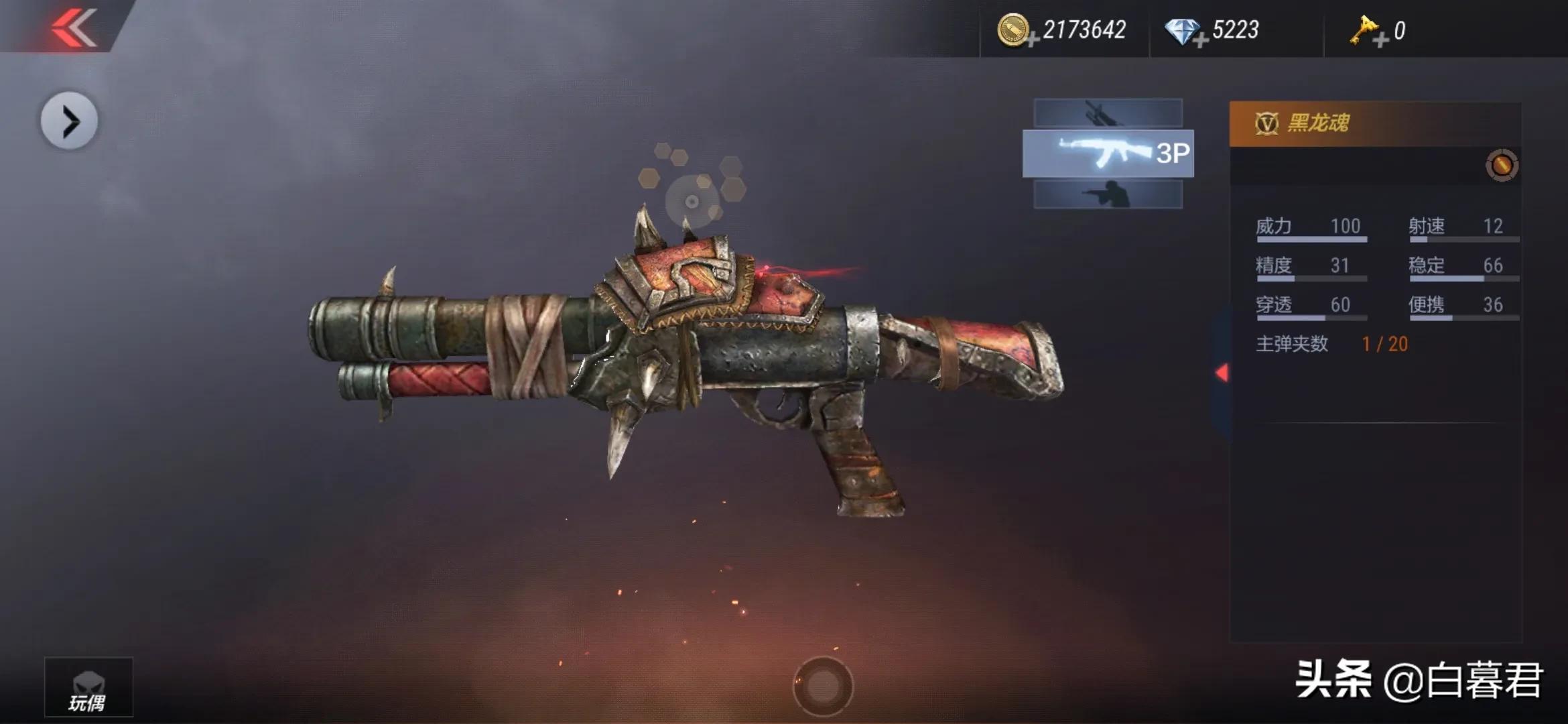Collapse the stats panel with red arrow

tap(1222, 373)
